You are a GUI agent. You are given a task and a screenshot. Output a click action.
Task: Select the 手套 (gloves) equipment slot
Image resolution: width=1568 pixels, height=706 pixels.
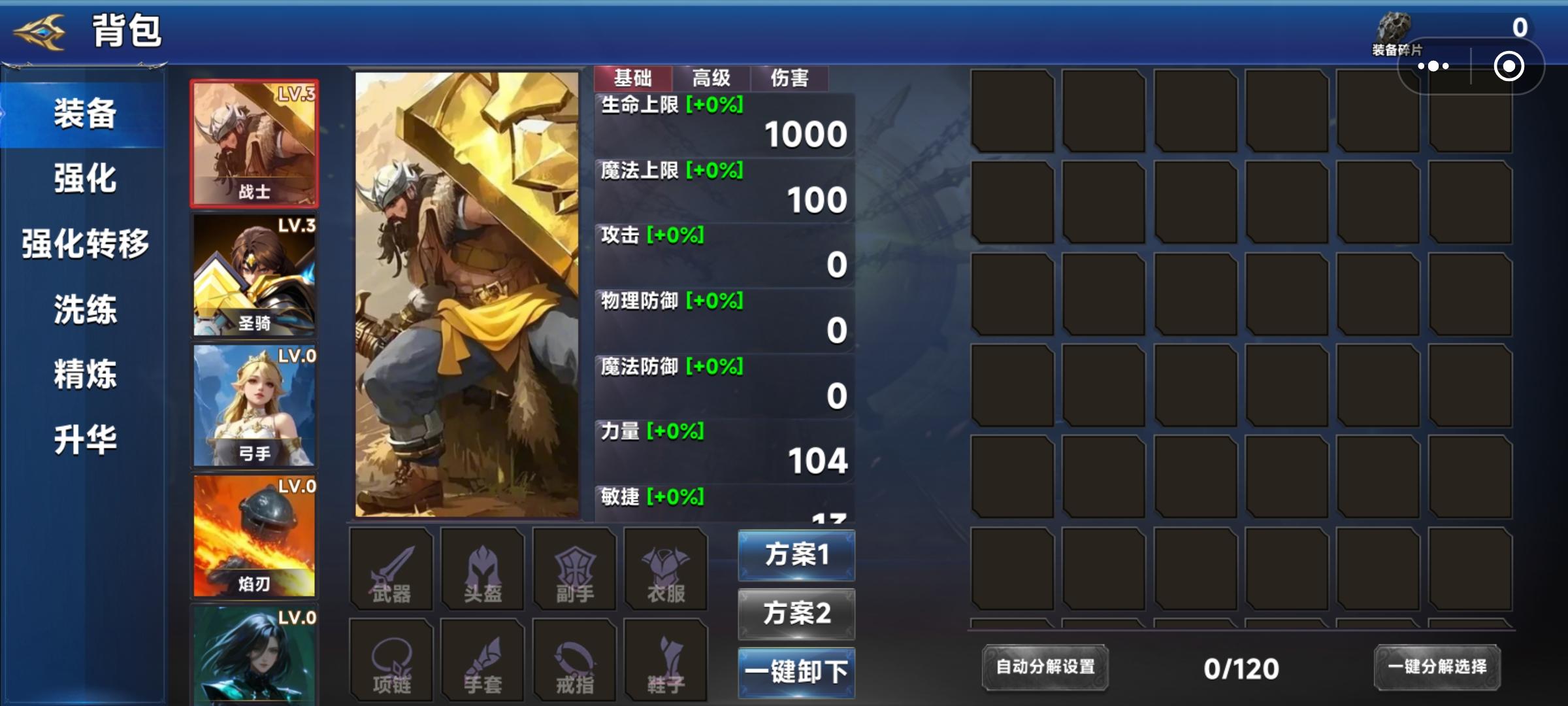(x=482, y=659)
